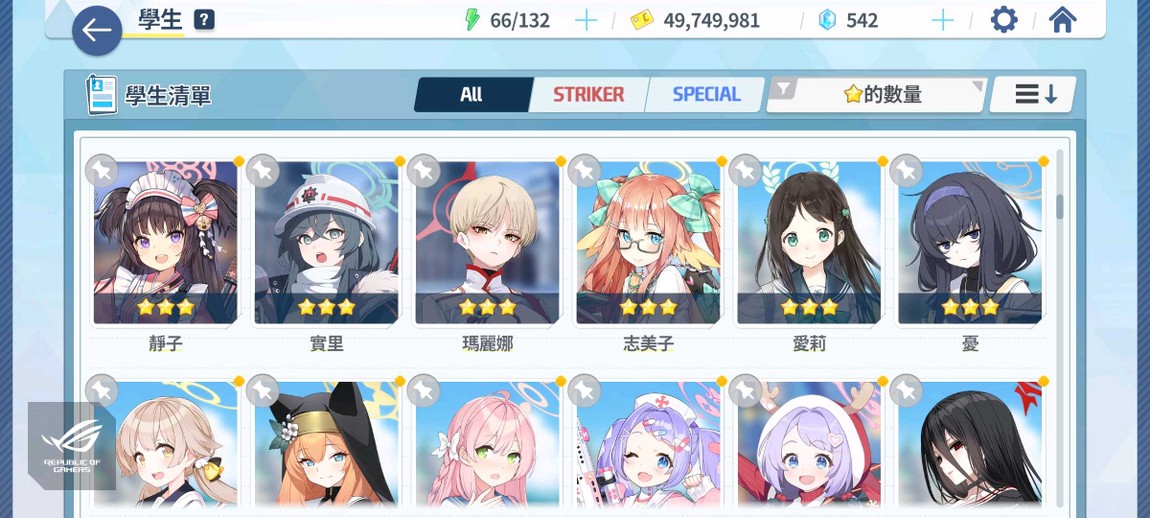Favorite 靜子 with the star pin
The height and width of the screenshot is (518, 1150).
coord(101,171)
